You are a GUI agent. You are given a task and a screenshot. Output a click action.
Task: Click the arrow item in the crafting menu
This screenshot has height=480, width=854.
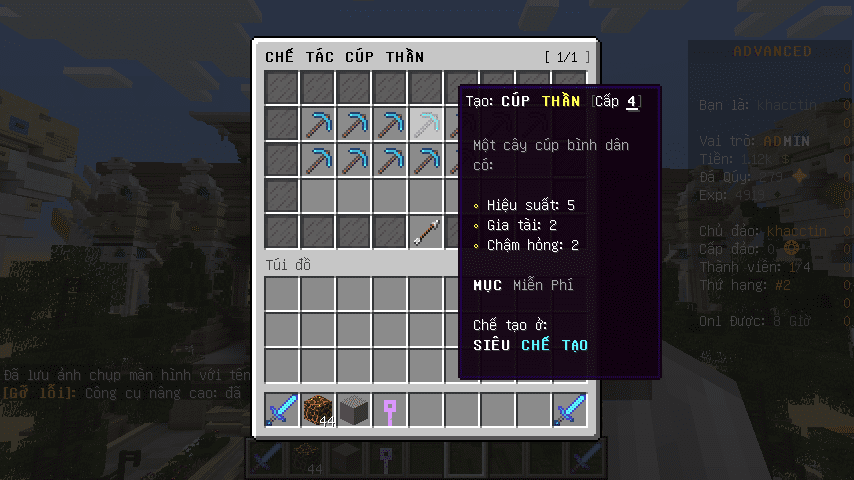pos(426,232)
